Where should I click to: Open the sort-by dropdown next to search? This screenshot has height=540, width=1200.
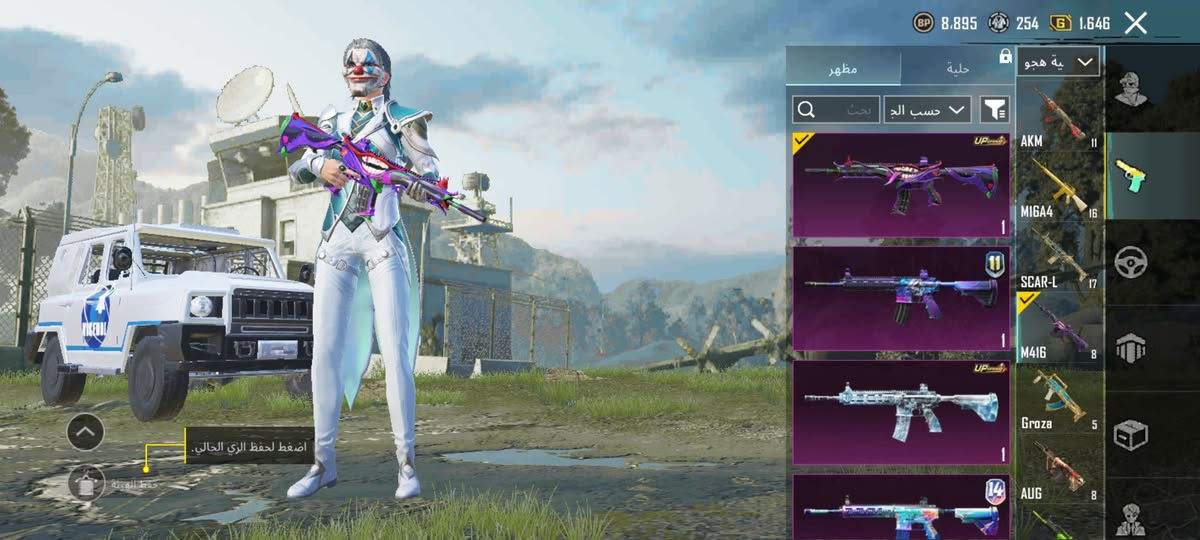pyautogui.click(x=930, y=109)
